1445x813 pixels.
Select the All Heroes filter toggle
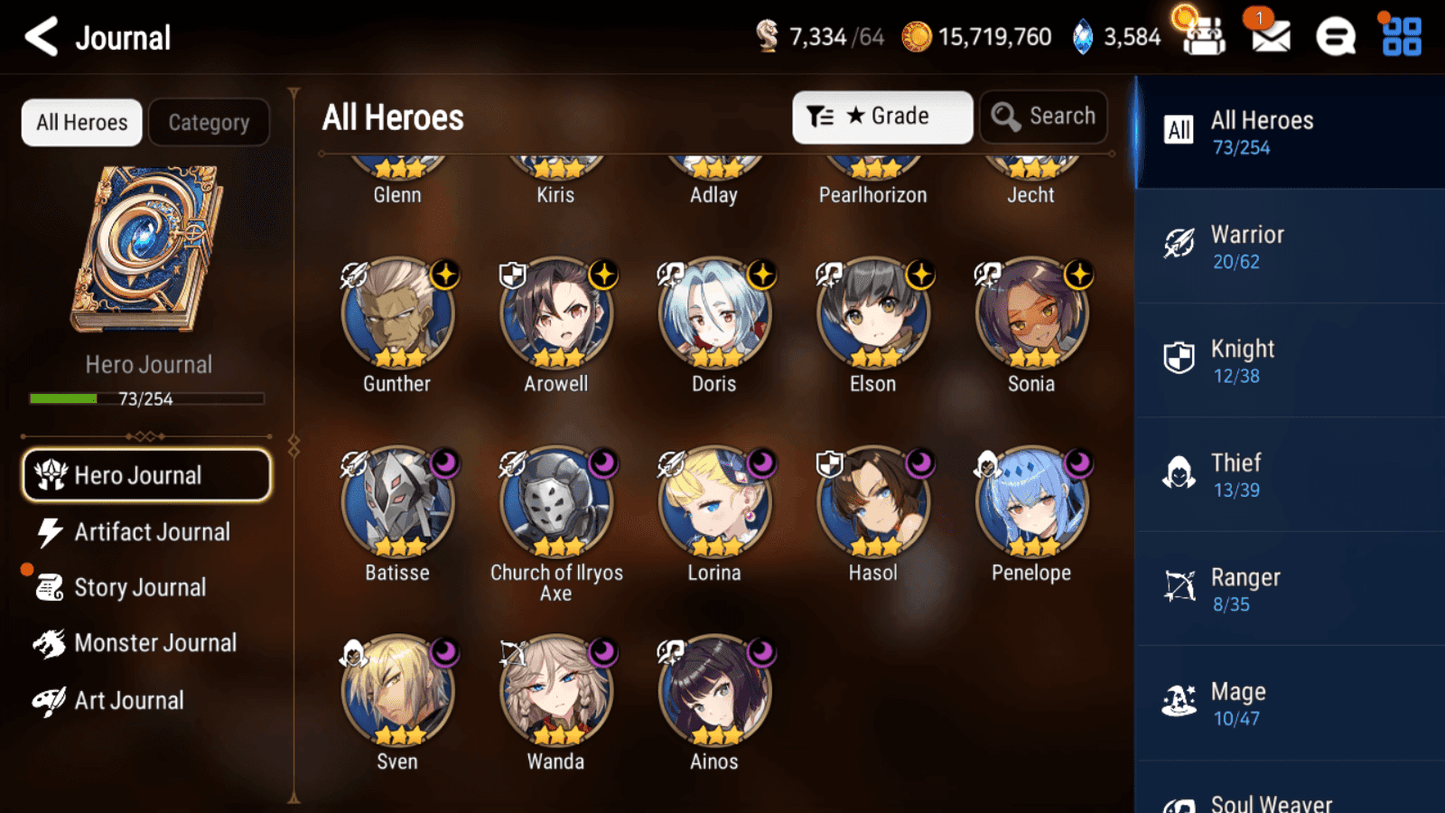(81, 122)
